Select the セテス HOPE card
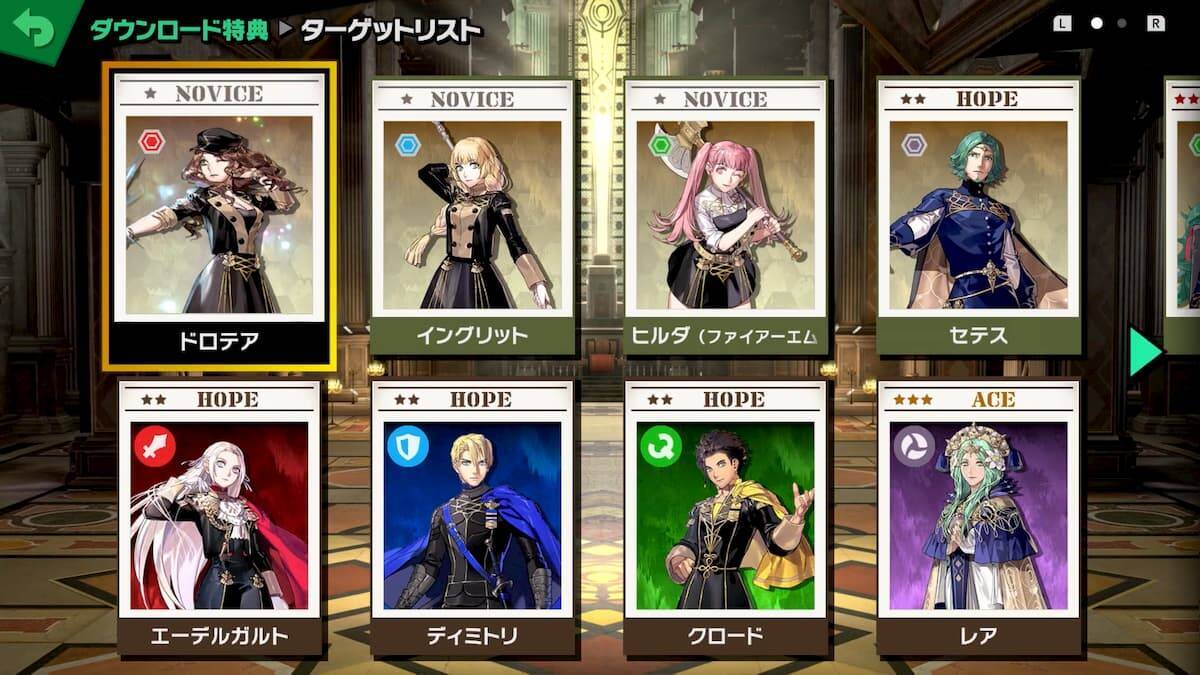Viewport: 1200px width, 675px height. point(979,216)
